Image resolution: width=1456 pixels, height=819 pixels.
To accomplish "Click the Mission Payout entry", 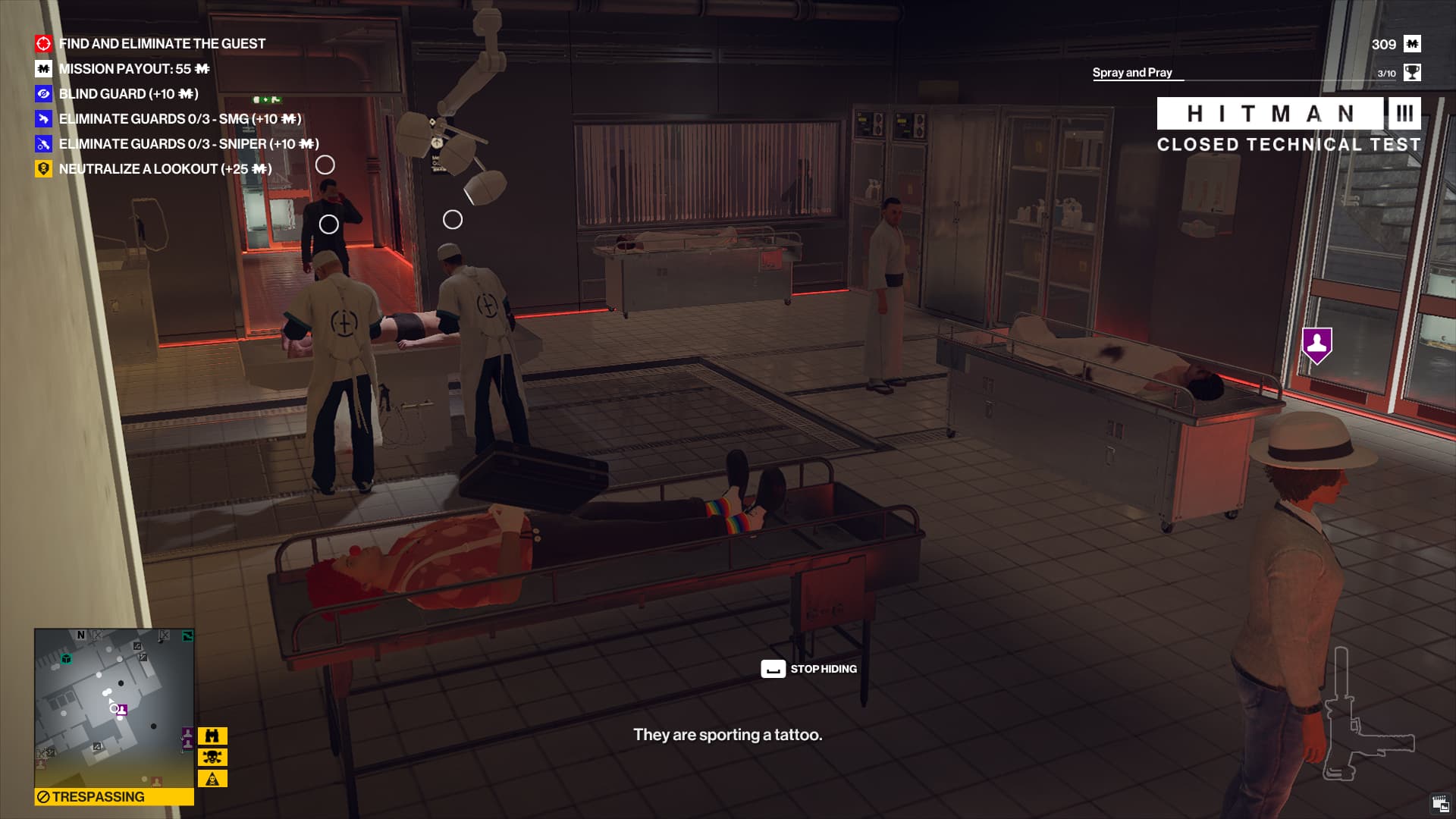I will 133,69.
